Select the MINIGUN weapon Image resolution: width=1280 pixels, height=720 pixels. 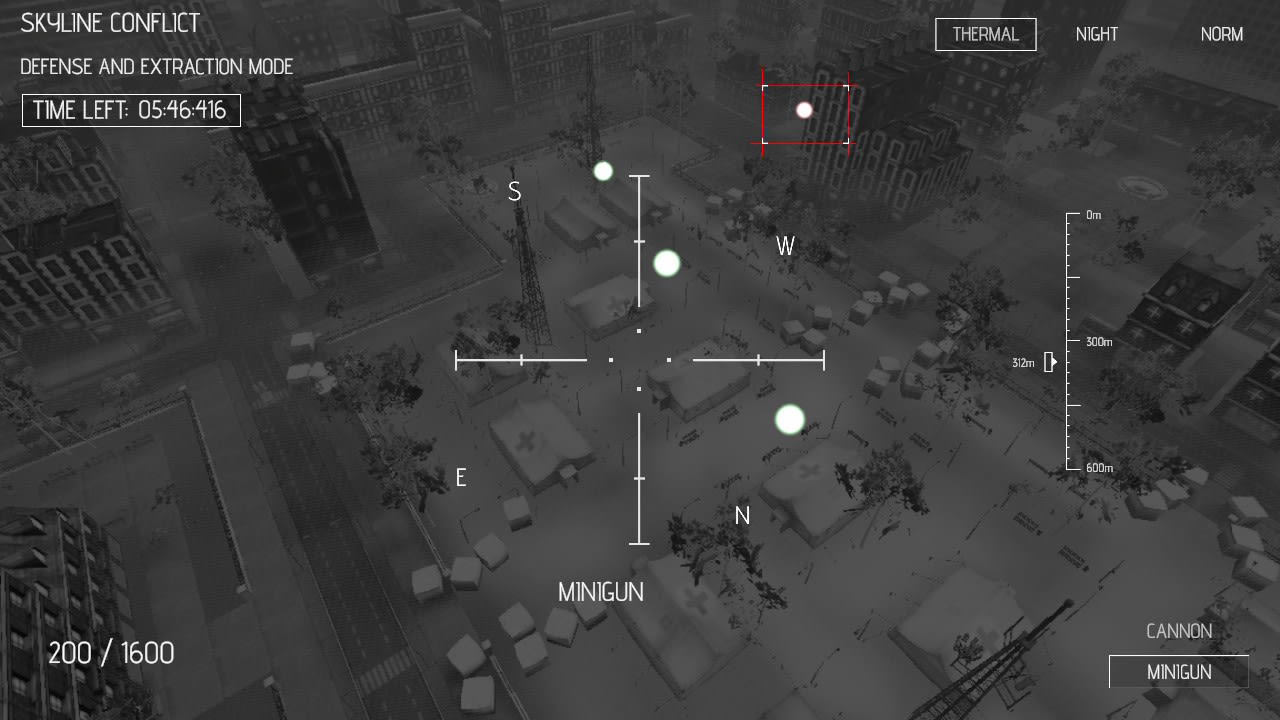[x=1179, y=672]
